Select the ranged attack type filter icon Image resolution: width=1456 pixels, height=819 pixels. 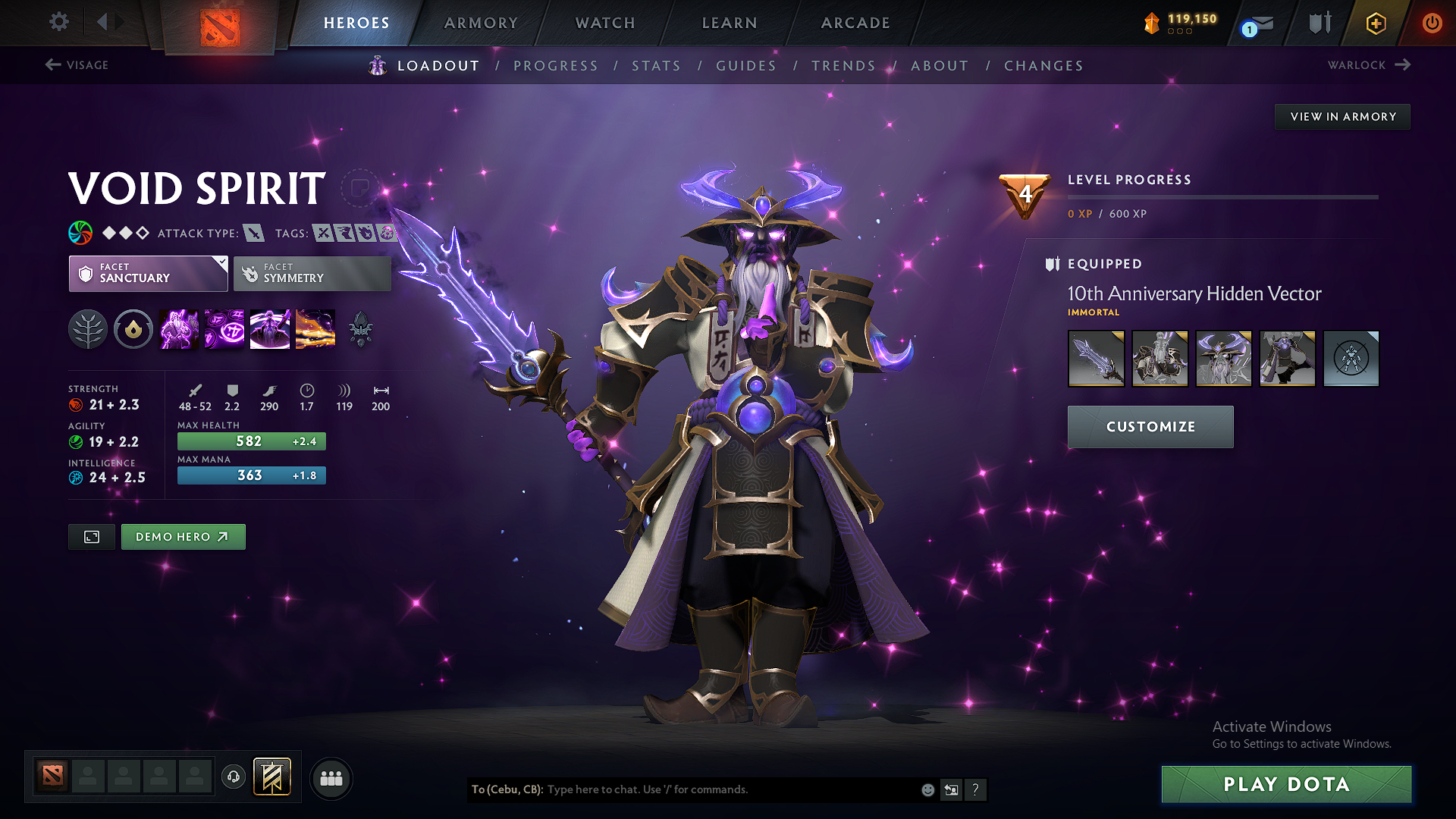[x=255, y=233]
